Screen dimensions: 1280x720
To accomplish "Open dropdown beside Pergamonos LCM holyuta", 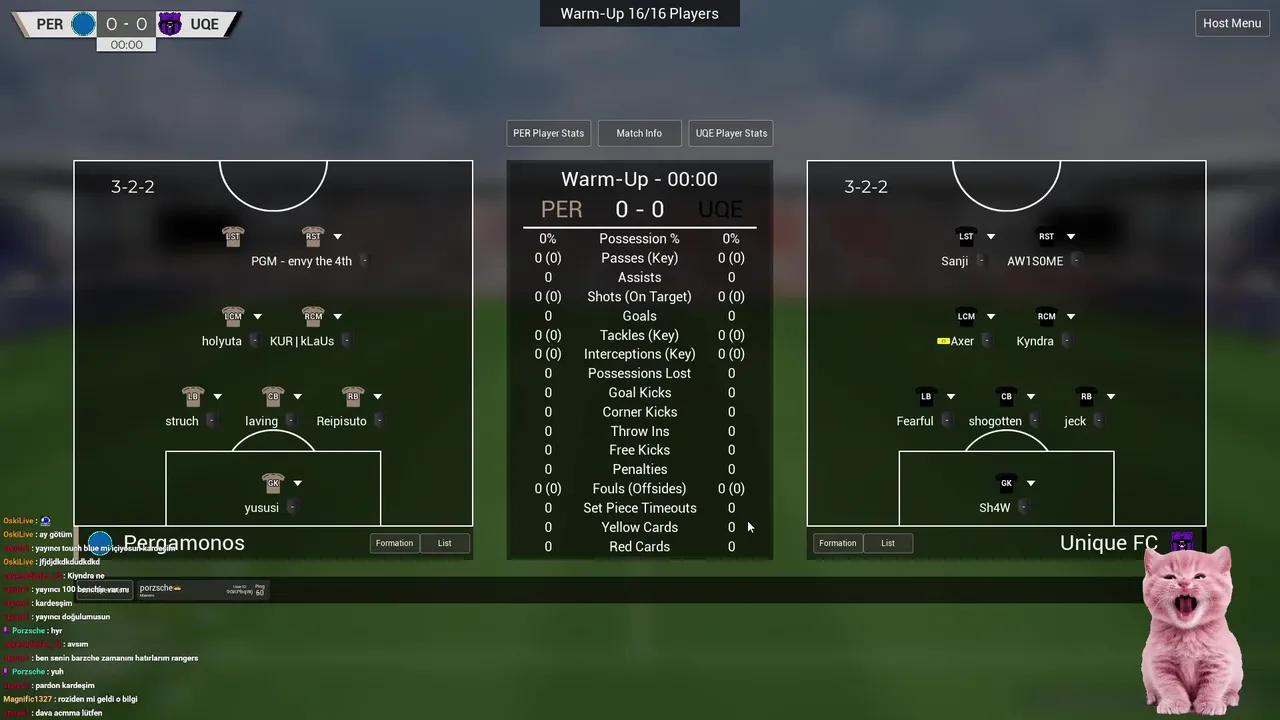I will point(257,317).
